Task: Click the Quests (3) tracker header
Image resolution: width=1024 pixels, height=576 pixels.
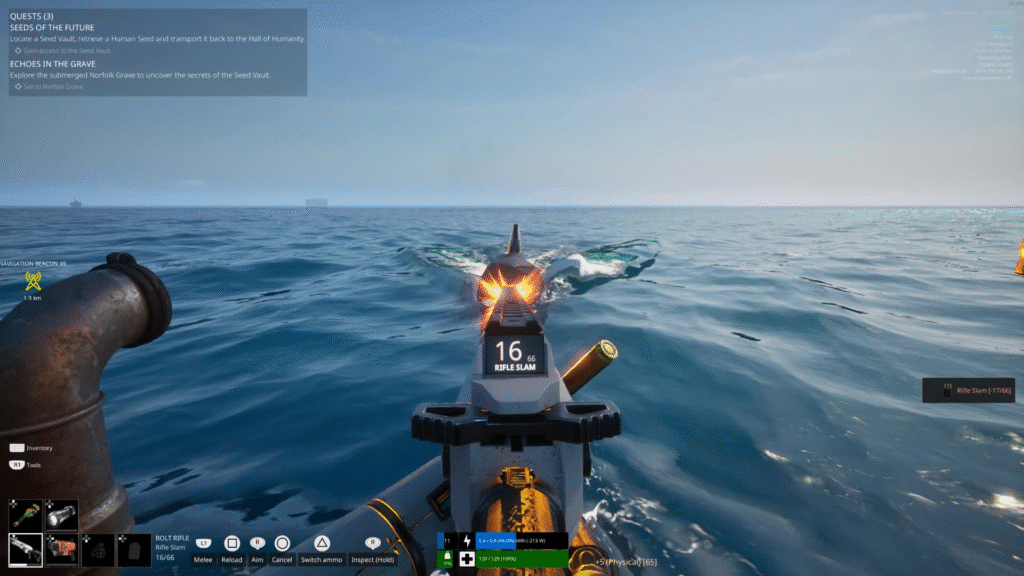Action: (30, 16)
